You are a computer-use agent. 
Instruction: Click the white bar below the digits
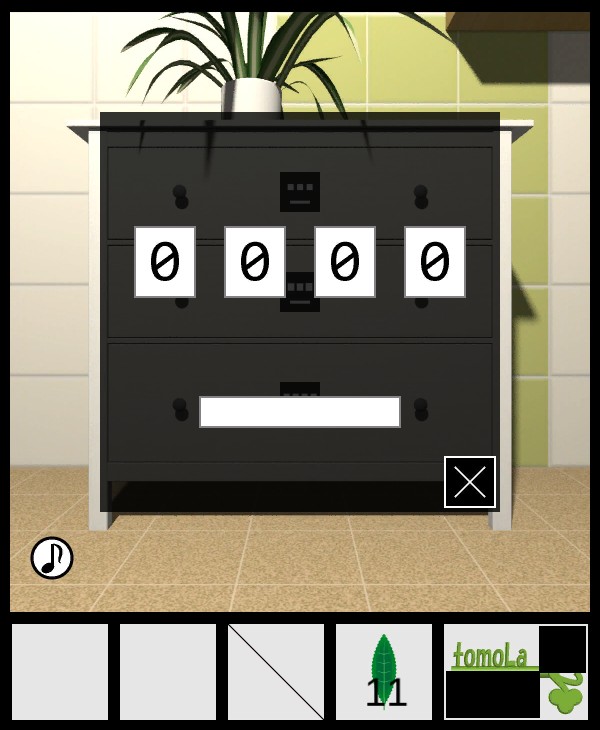[x=300, y=412]
